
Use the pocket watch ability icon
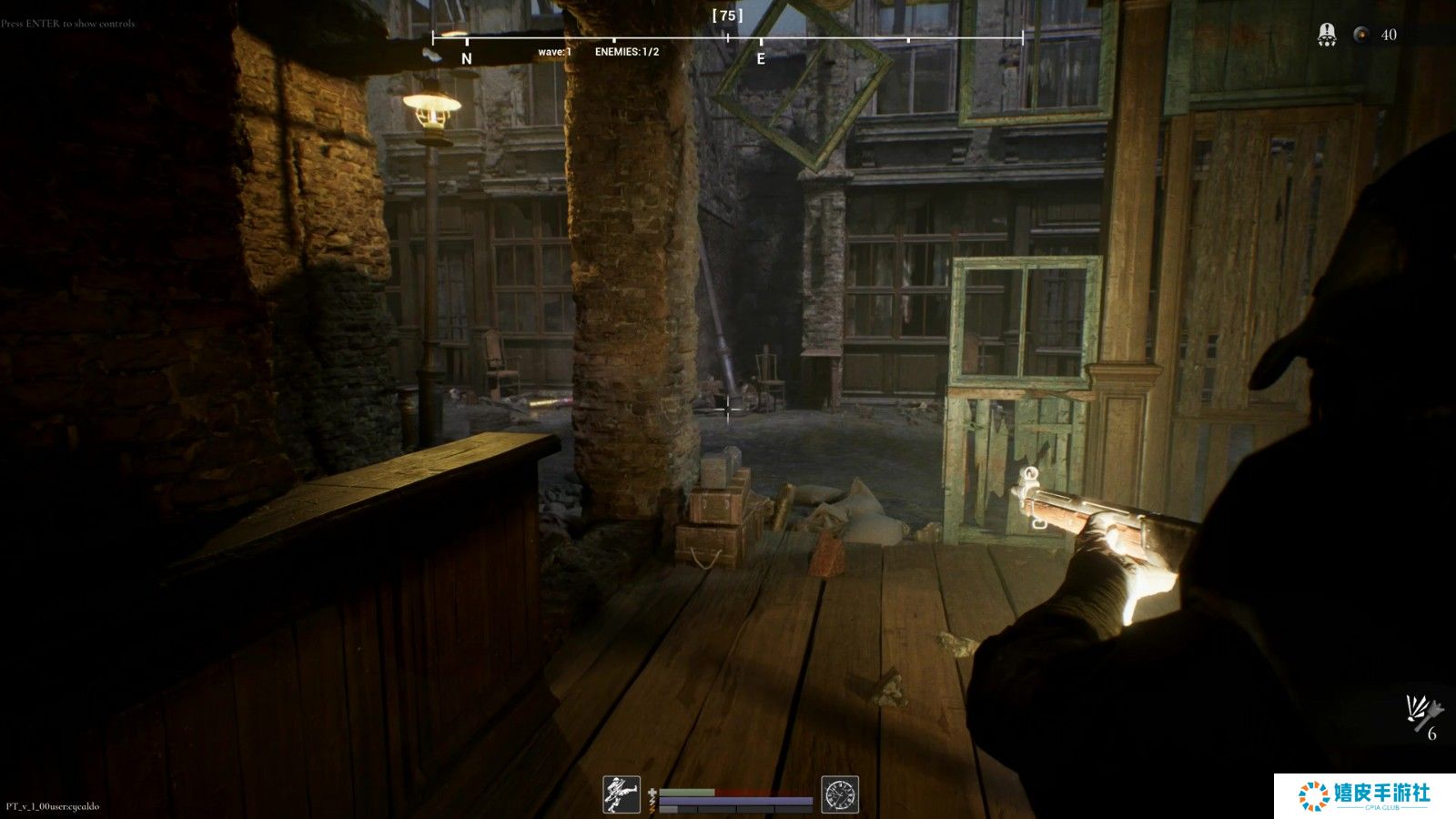pos(840,794)
